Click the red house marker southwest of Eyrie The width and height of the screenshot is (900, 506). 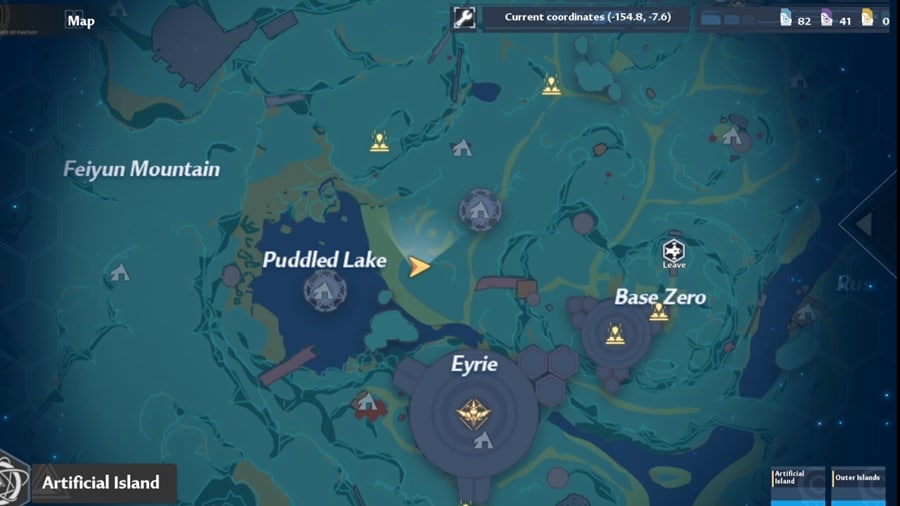pyautogui.click(x=366, y=402)
